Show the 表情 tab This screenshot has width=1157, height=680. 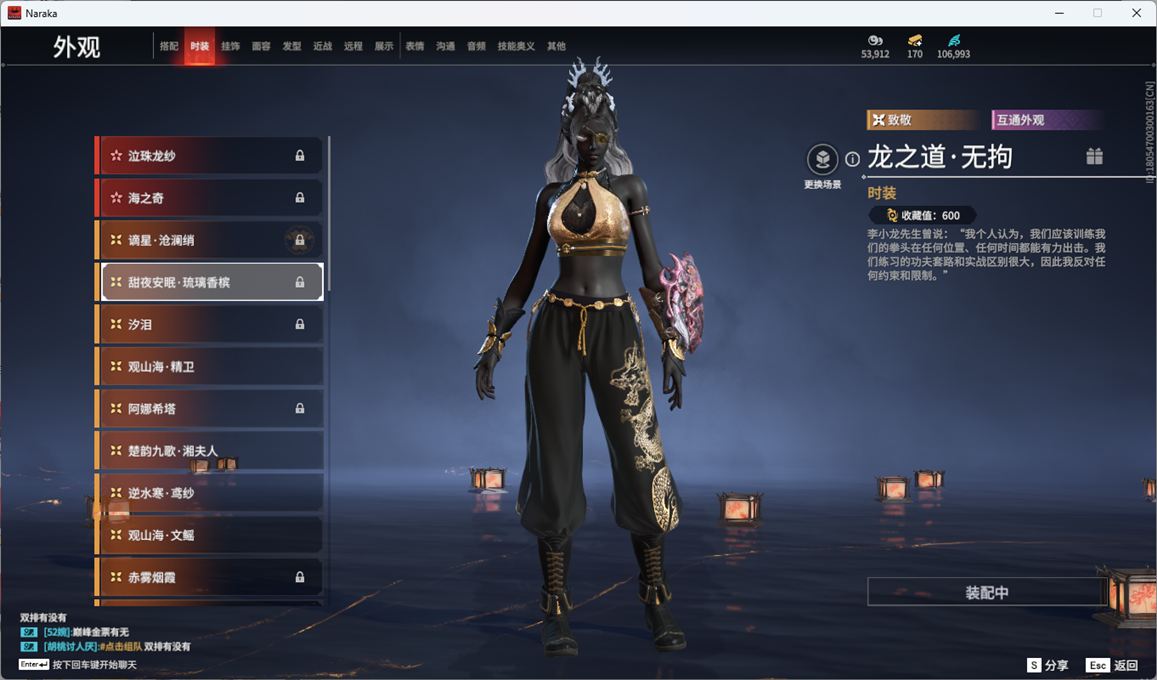point(415,46)
